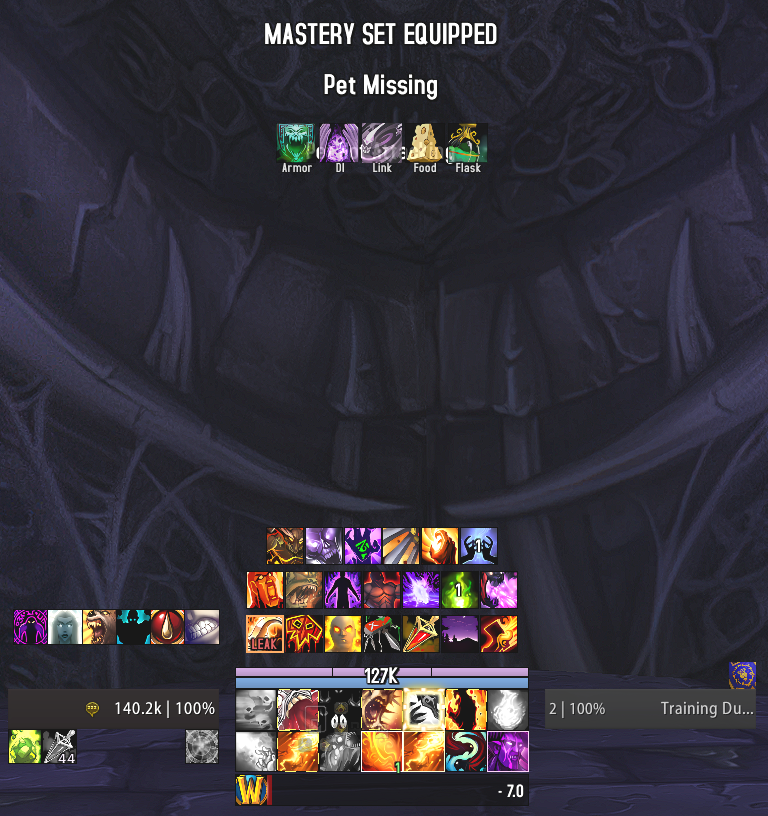Viewport: 768px width, 816px height.
Task: Click the green Flask reminder icon
Action: pyautogui.click(x=468, y=142)
